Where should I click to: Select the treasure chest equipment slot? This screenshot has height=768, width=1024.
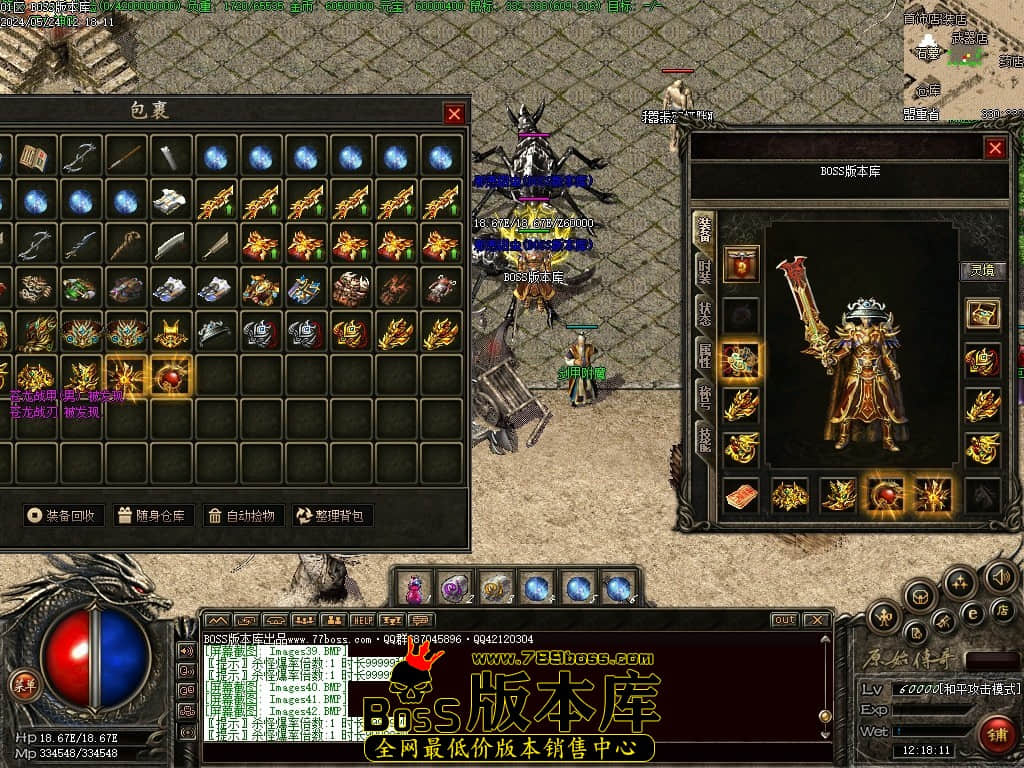point(982,313)
